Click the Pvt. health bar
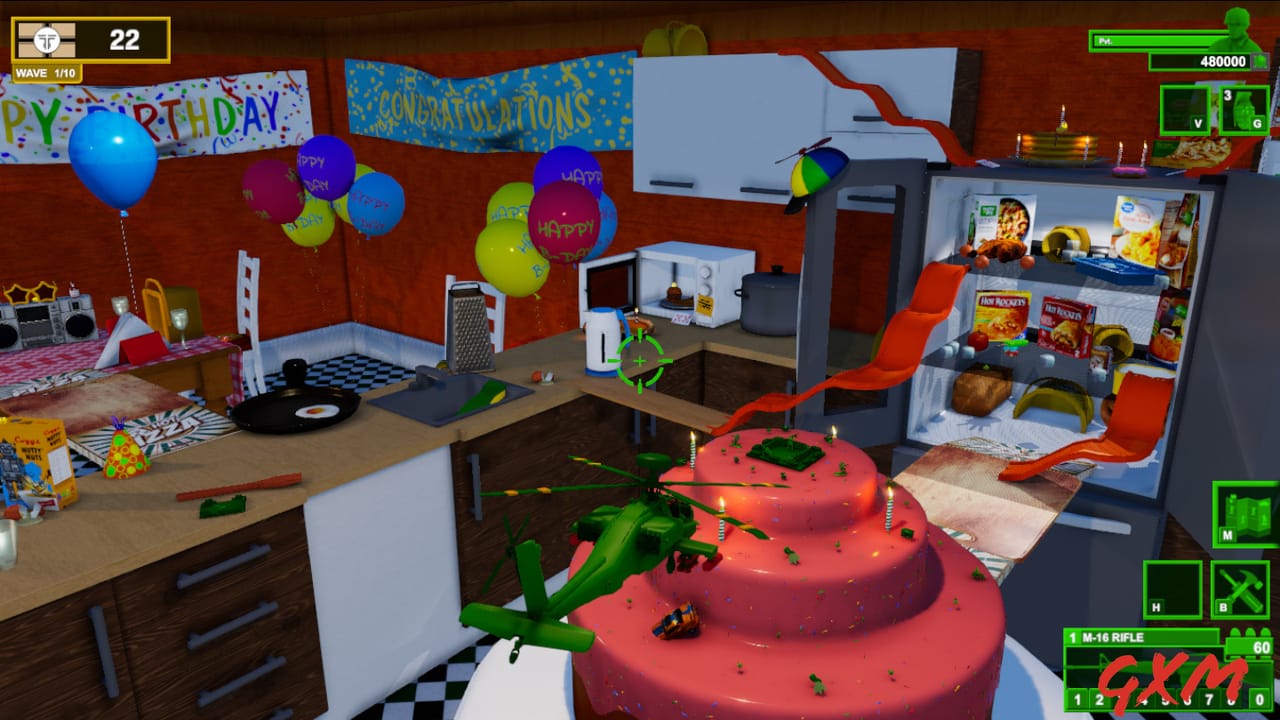1280x720 pixels. (x=1160, y=40)
